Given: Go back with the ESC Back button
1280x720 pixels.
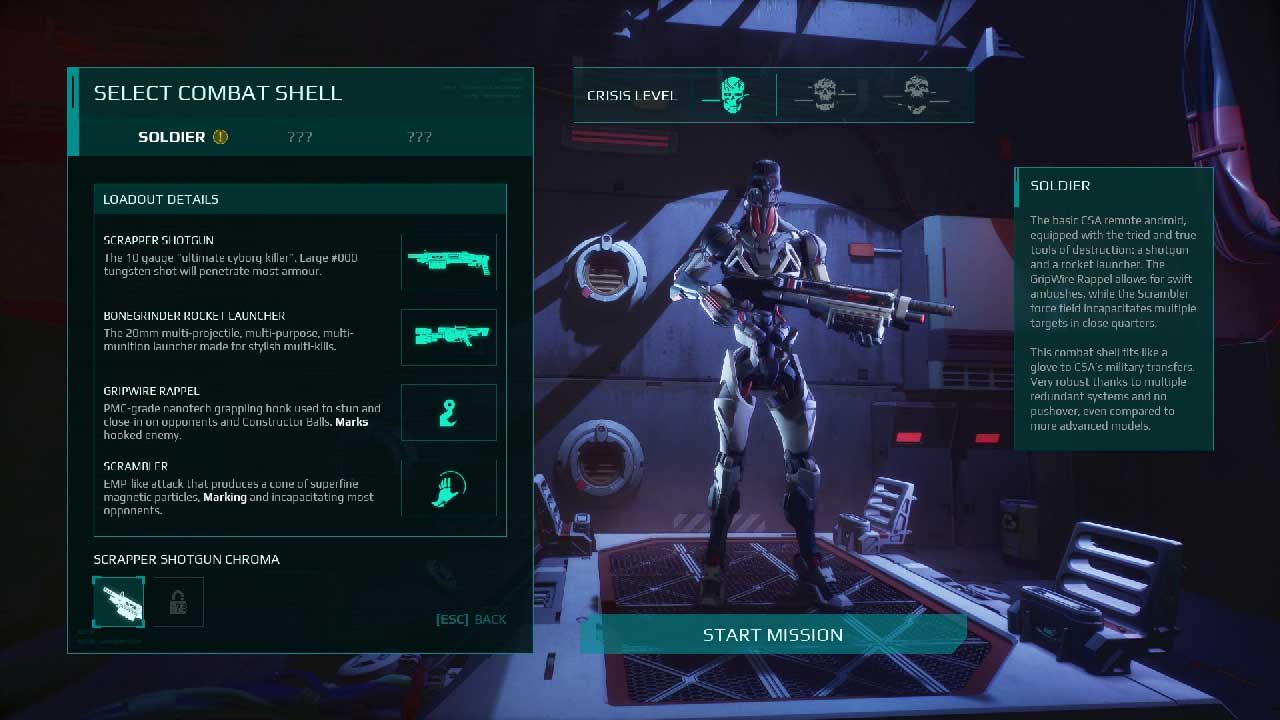Looking at the screenshot, I should tap(471, 620).
